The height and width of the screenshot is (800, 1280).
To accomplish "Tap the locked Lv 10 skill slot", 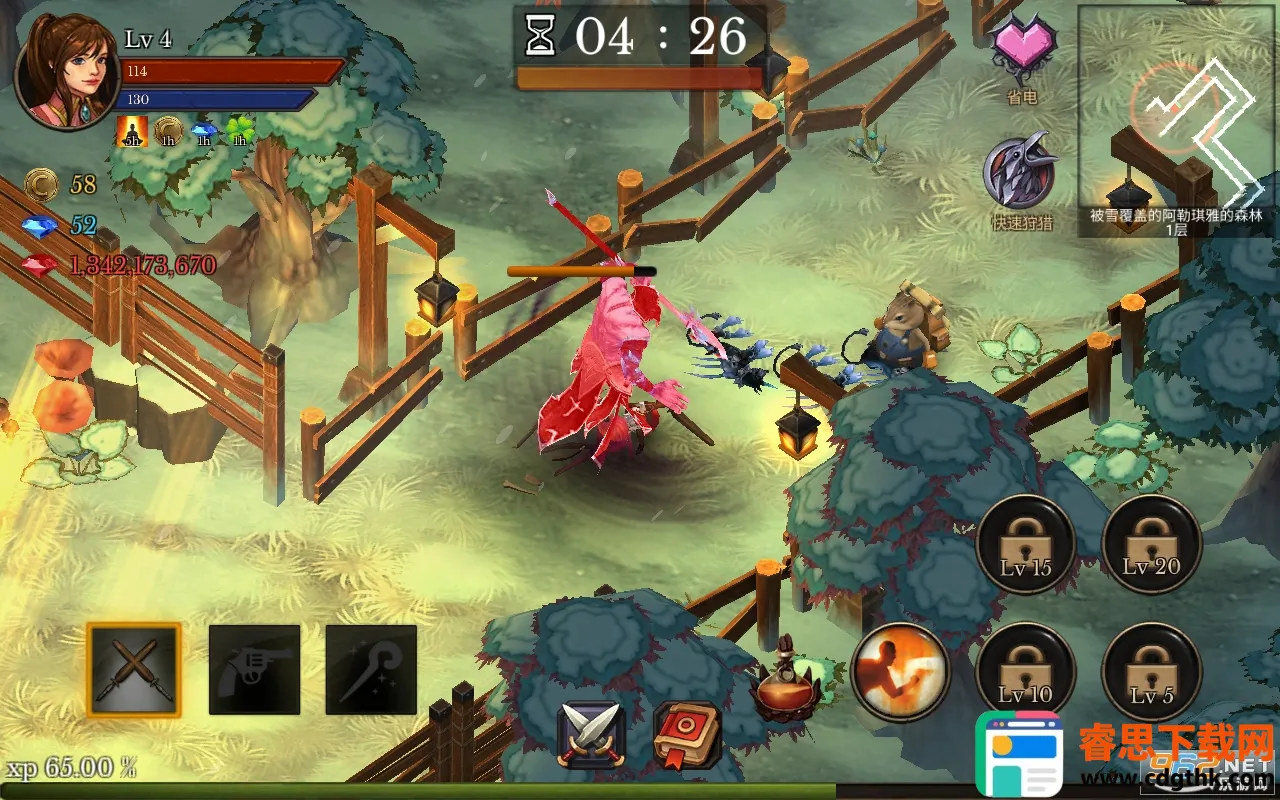I will click(1025, 671).
